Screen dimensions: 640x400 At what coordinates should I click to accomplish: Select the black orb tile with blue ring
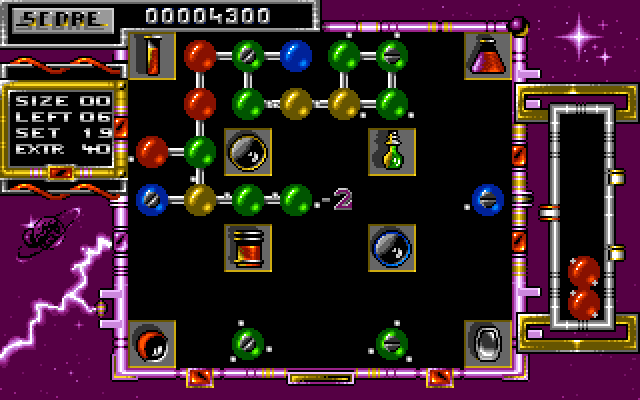pyautogui.click(x=392, y=246)
